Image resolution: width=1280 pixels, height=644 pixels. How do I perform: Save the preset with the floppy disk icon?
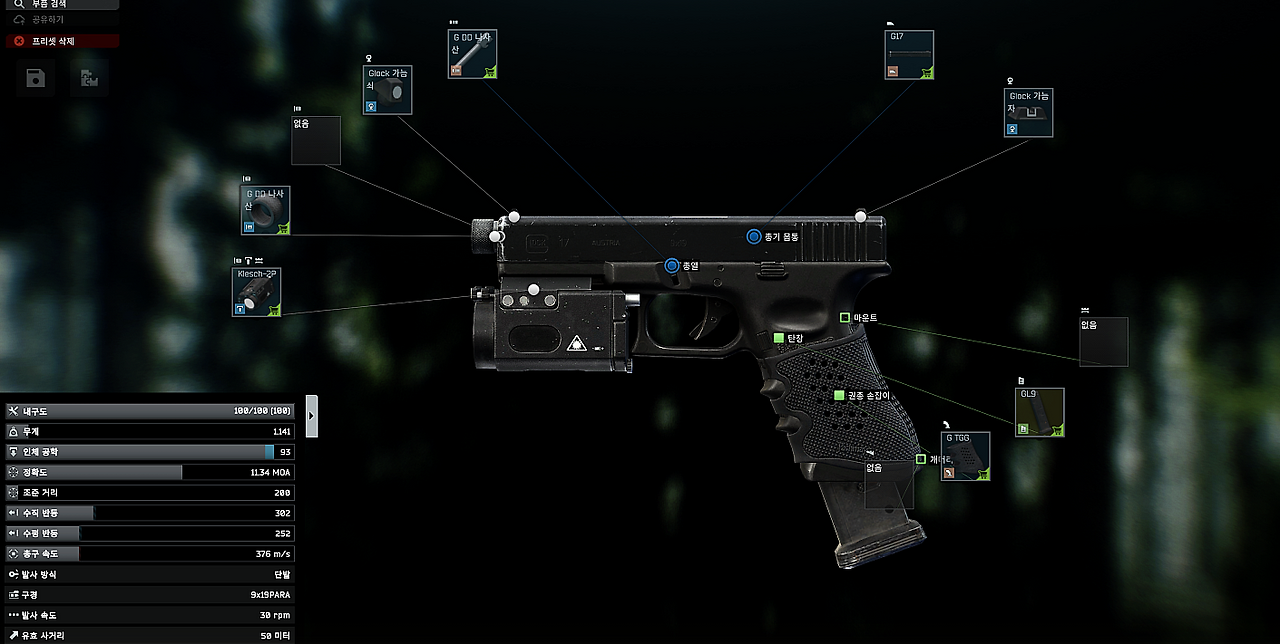click(x=36, y=78)
